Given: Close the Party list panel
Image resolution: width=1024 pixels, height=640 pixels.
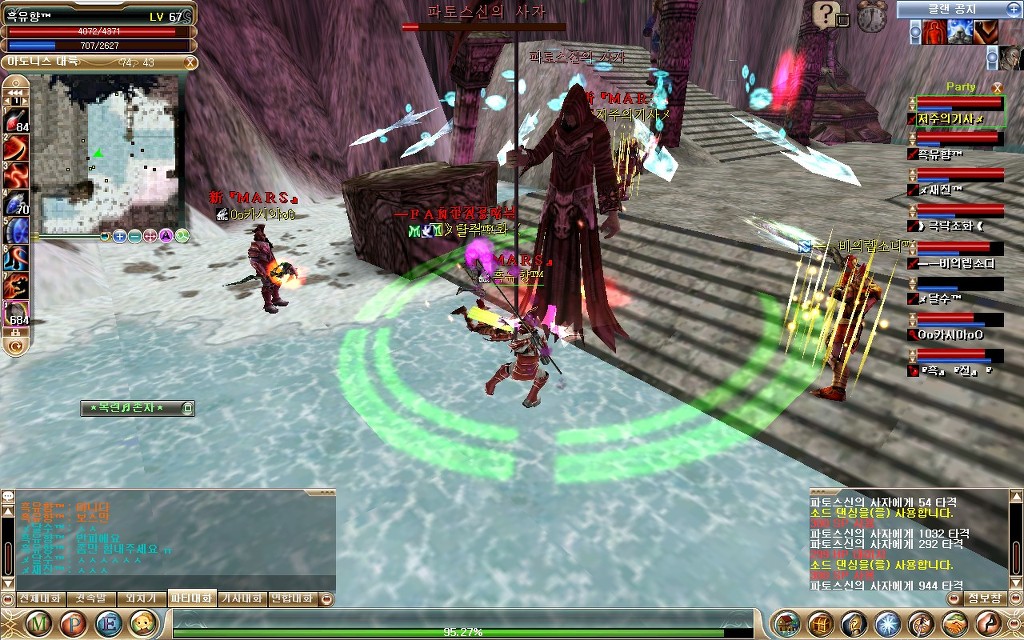Looking at the screenshot, I should 996,88.
